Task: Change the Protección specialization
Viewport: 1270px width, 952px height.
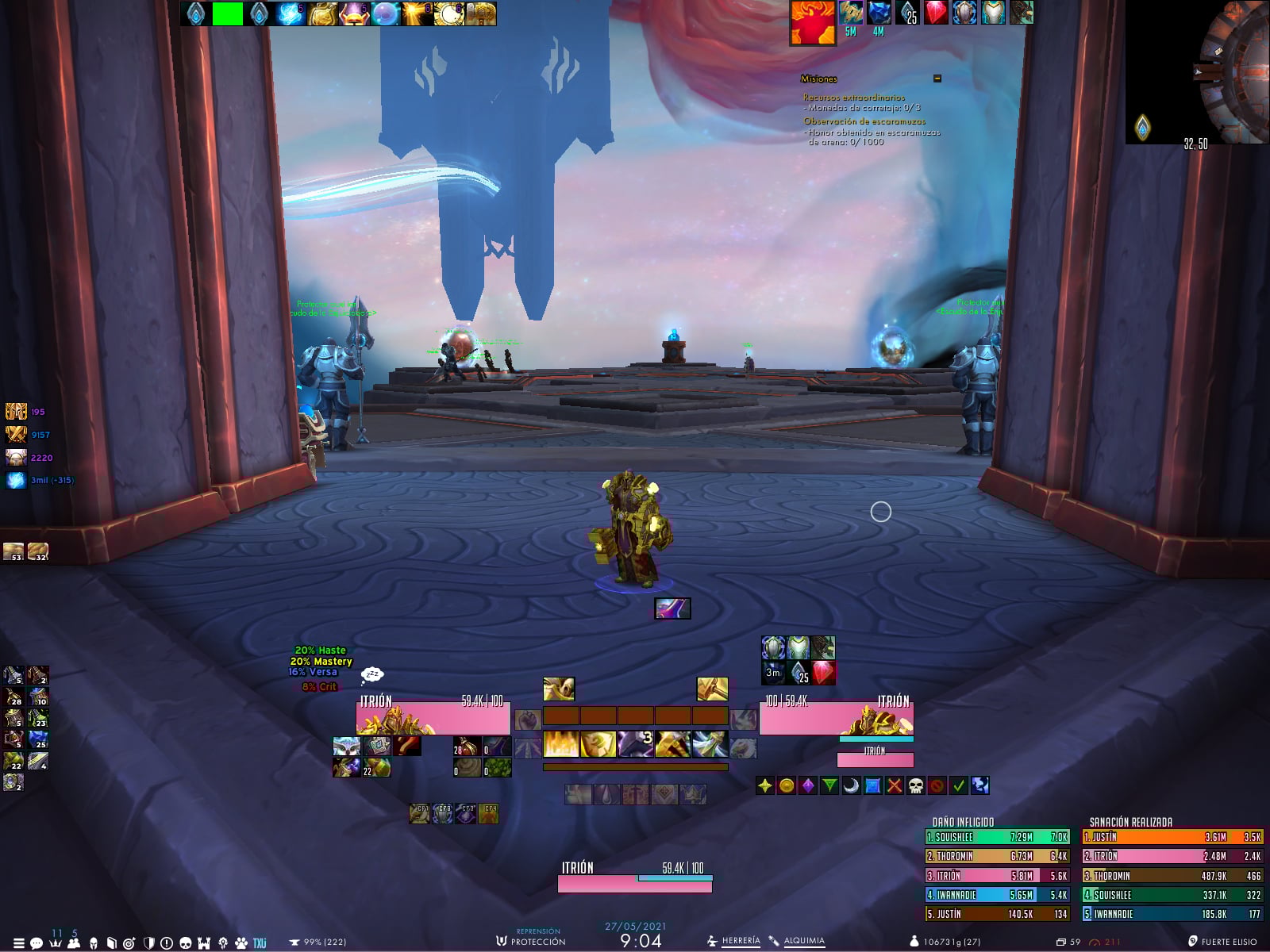Action: tap(537, 942)
